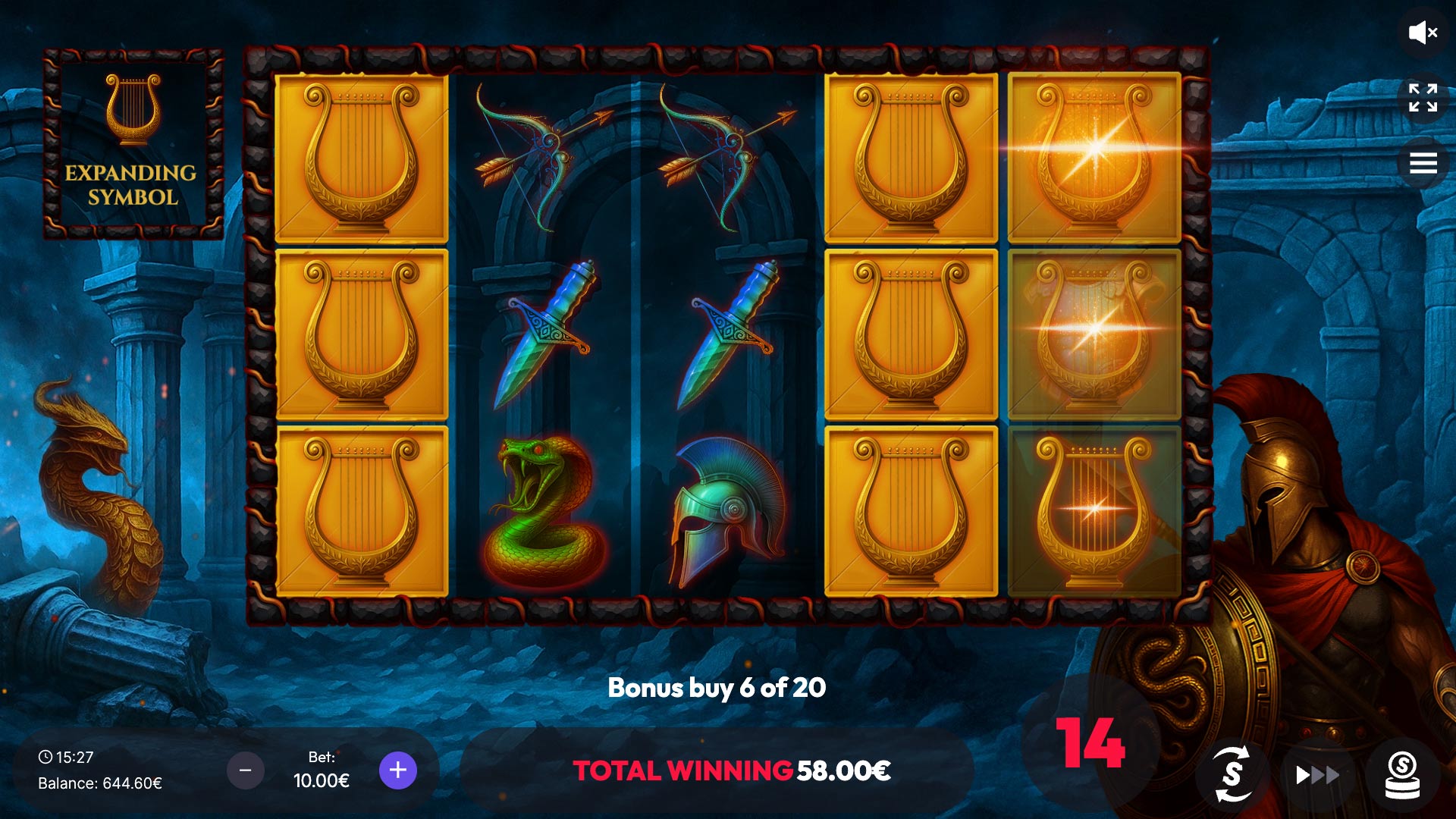
Task: Open the coin stack bonus buy button
Action: (x=1402, y=775)
